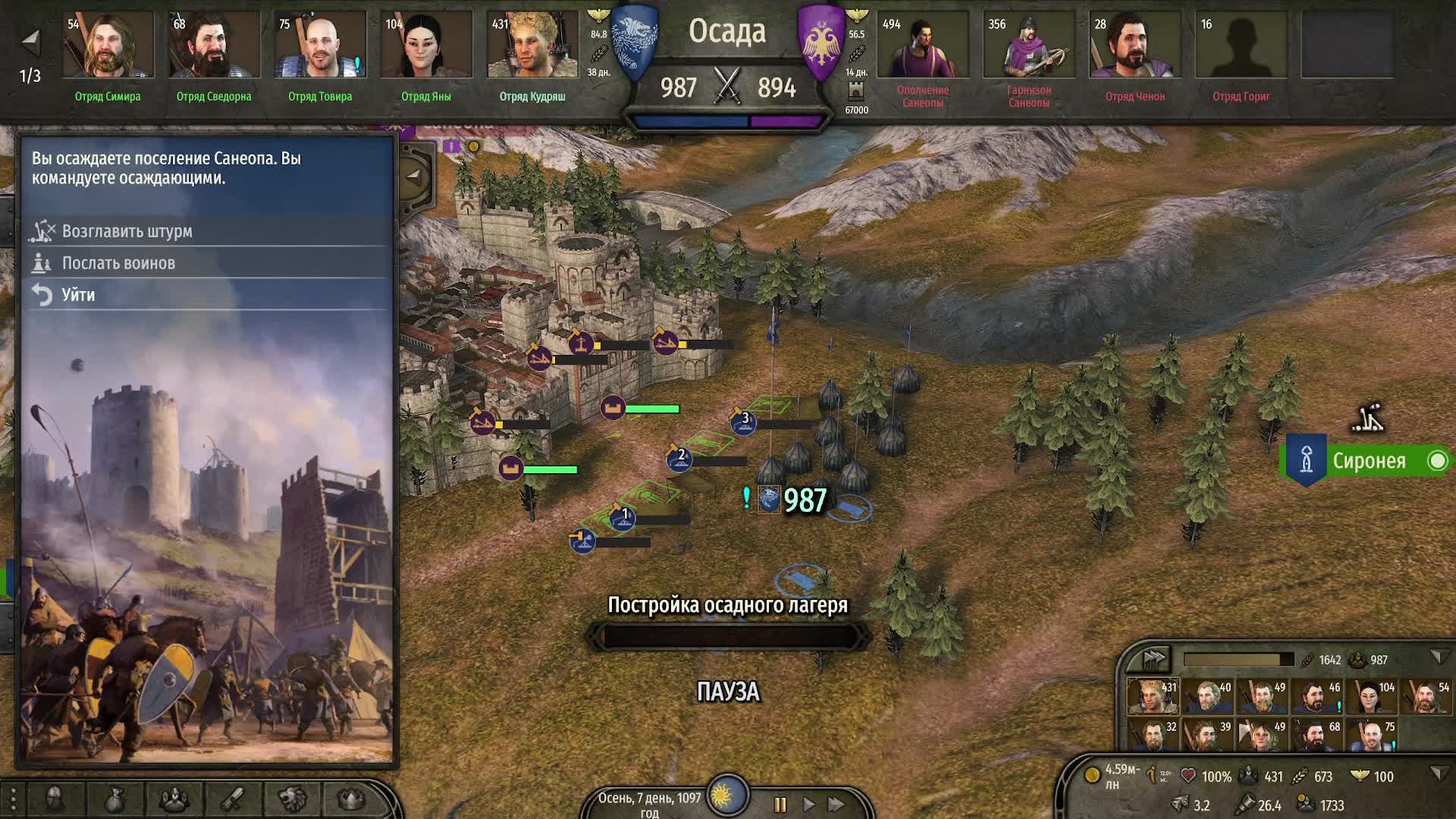Activate the fast-forward time button

(836, 804)
